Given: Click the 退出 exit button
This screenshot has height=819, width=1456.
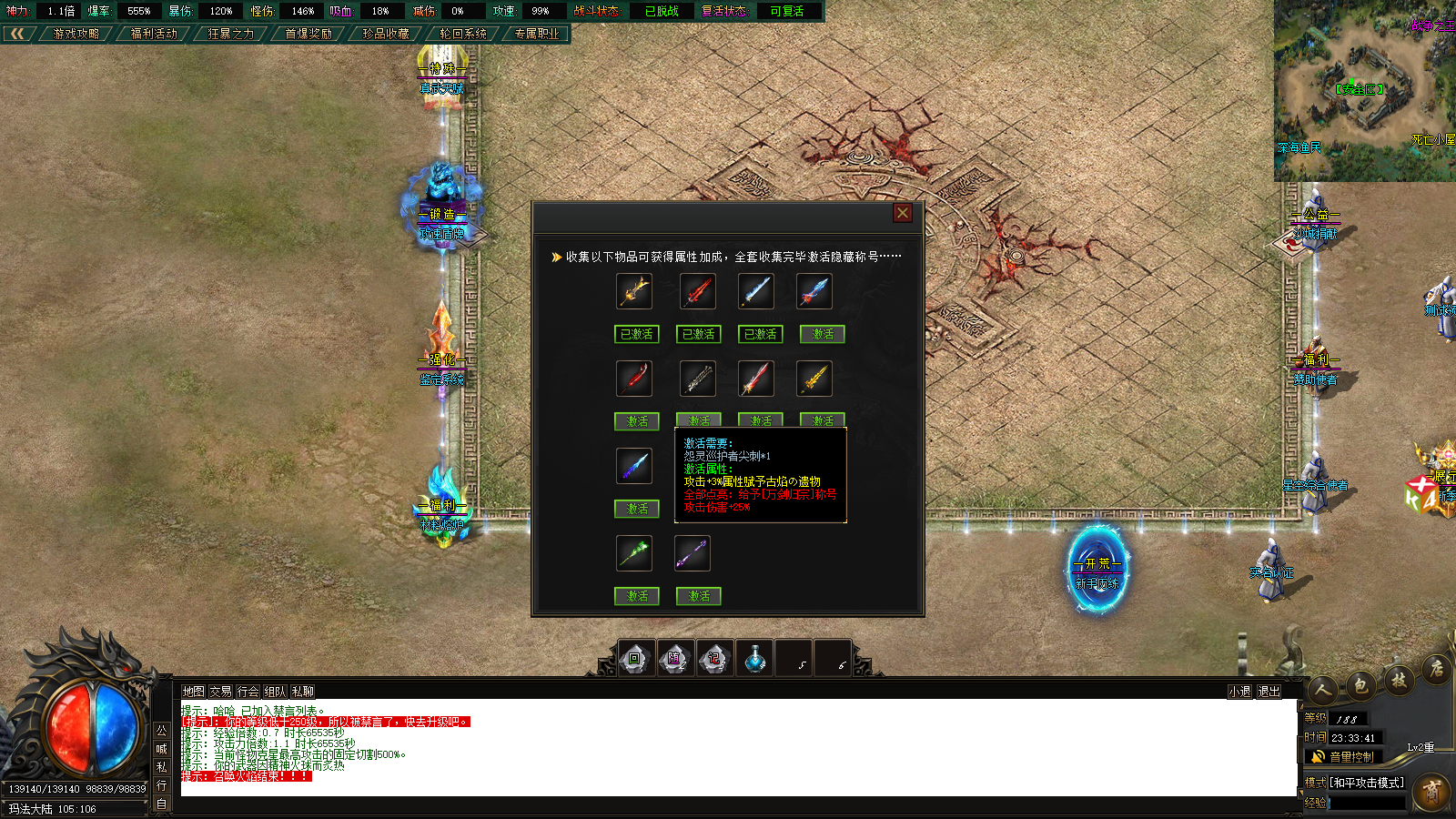Looking at the screenshot, I should 1269,692.
